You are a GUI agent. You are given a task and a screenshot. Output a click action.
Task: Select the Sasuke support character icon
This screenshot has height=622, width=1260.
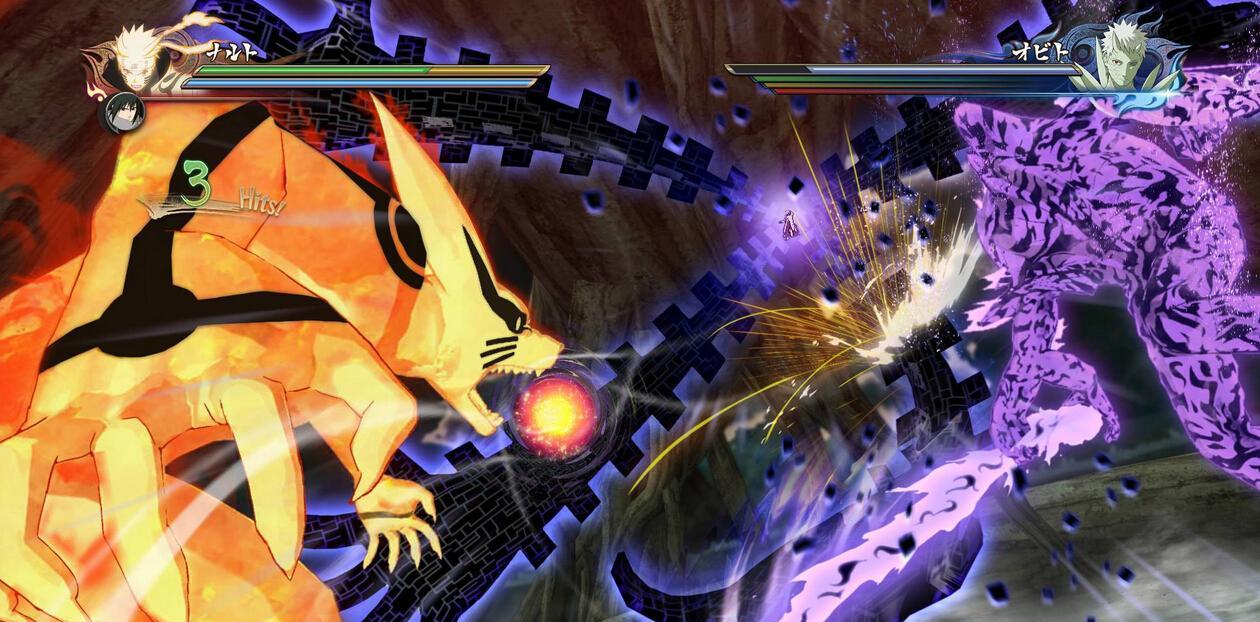[122, 111]
